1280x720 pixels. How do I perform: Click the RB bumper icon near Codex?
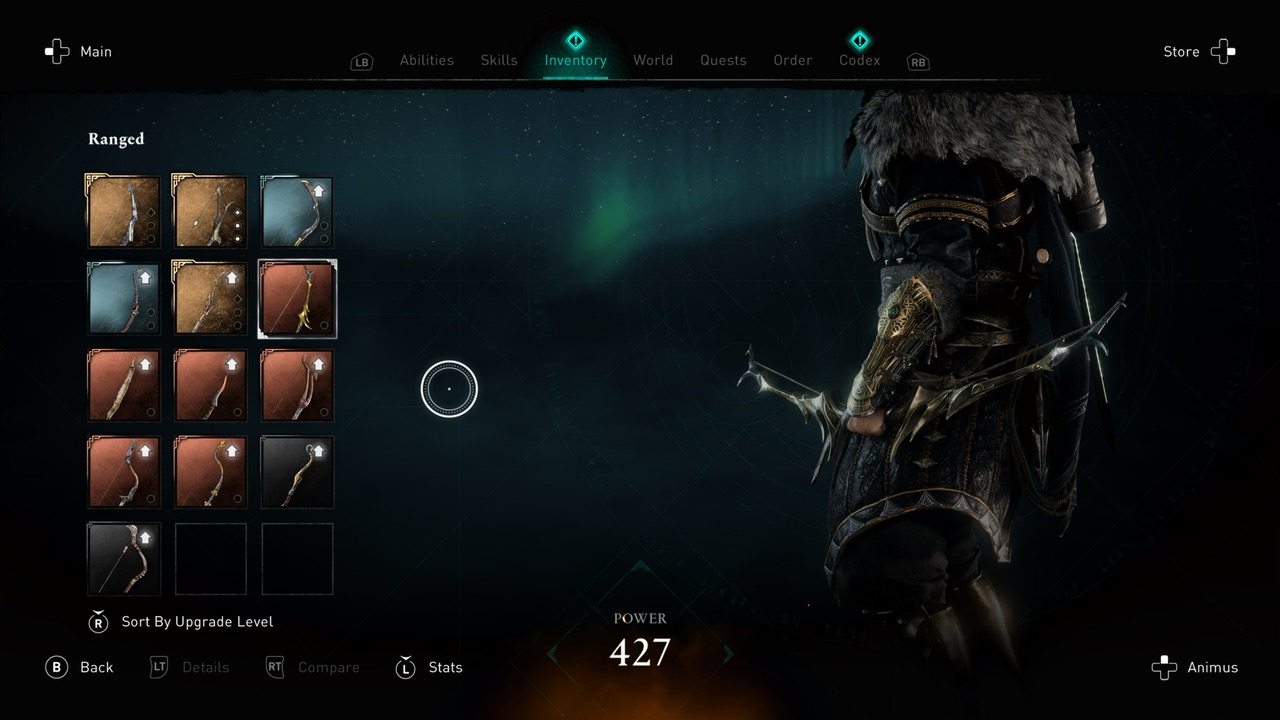(x=918, y=61)
